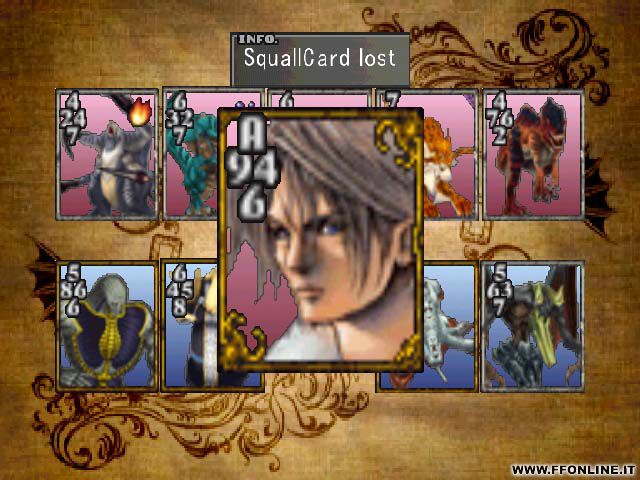Pick the pink card with fire icon
Screen dimensions: 640x480
(108, 153)
